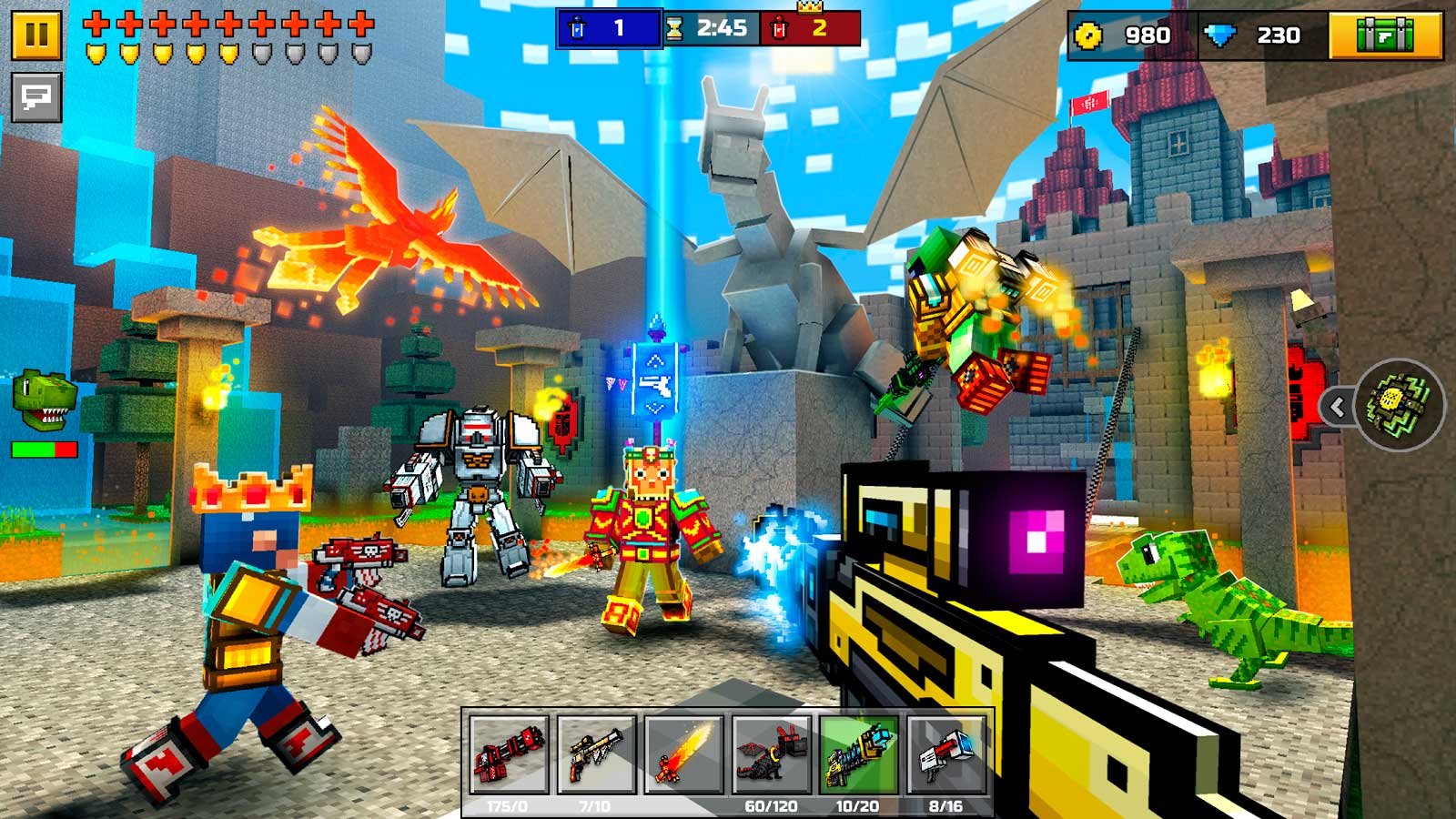Image resolution: width=1456 pixels, height=819 pixels.
Task: Click the gold coin balance icon
Action: click(x=1088, y=35)
